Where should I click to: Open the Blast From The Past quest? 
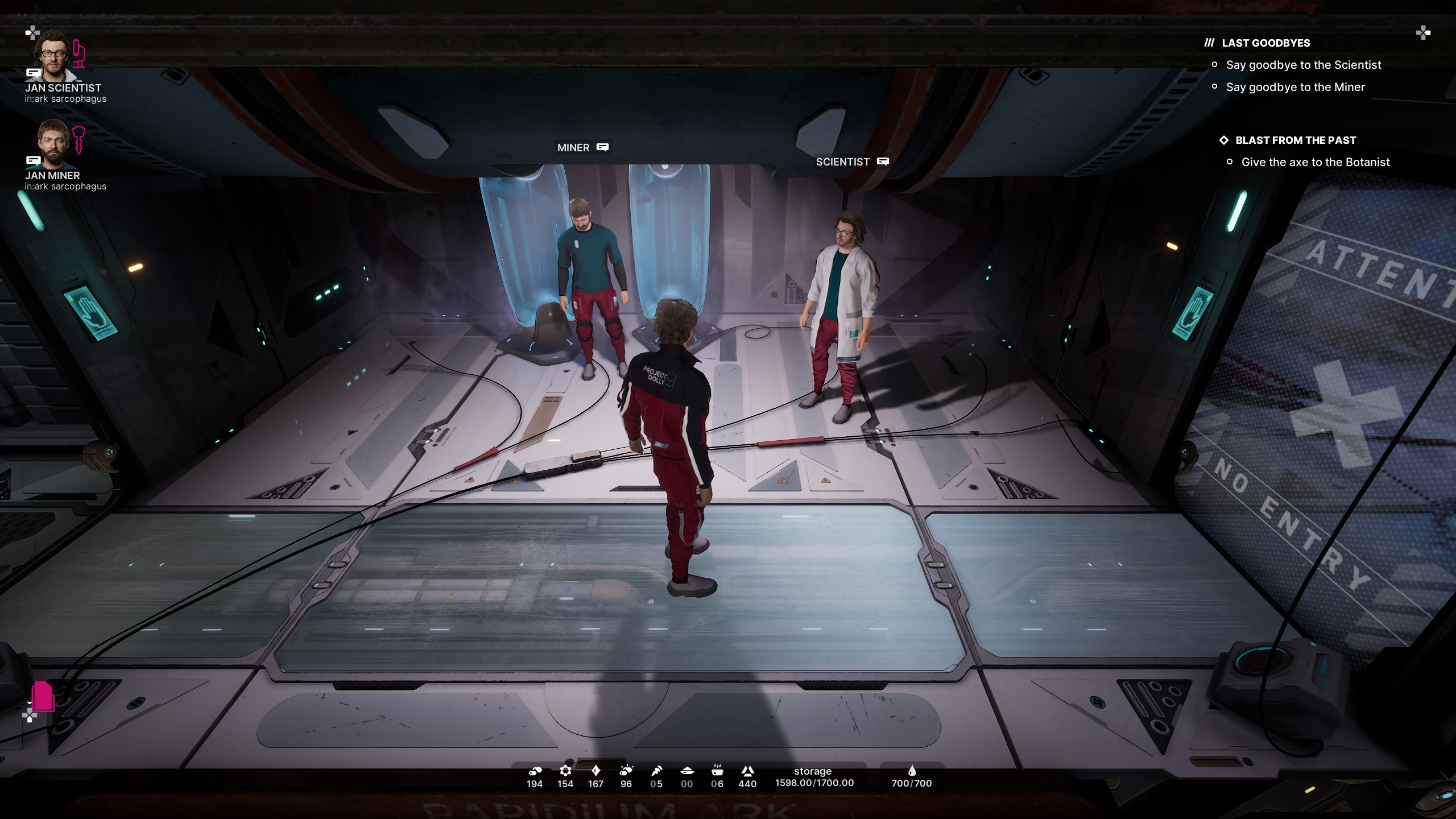[x=1295, y=140]
